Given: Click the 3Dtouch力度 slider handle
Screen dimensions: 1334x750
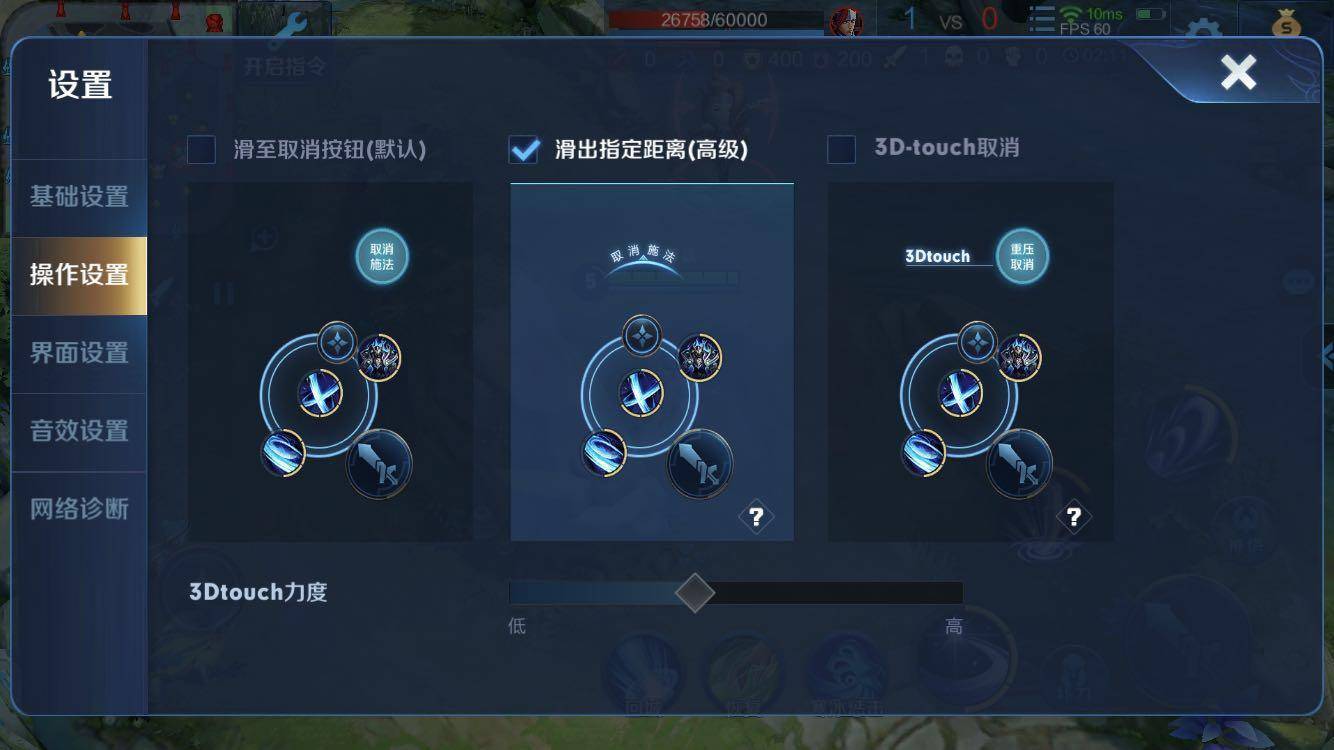Looking at the screenshot, I should point(694,592).
